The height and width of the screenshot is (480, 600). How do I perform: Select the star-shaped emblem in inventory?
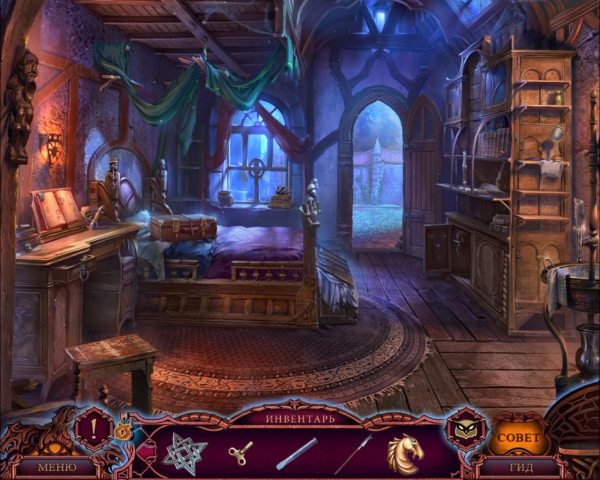coord(187,451)
